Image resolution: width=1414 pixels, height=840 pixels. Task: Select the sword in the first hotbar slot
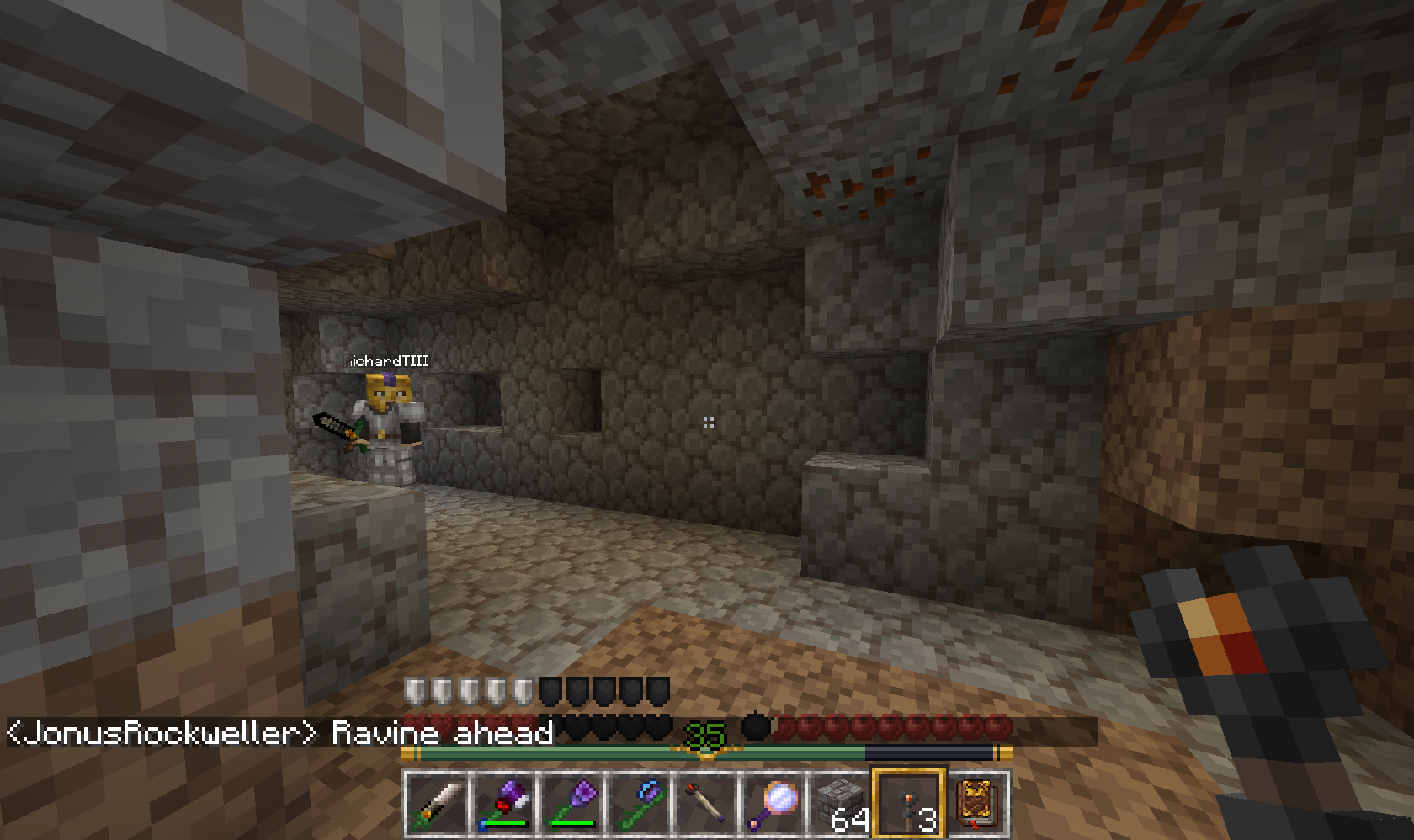tap(436, 805)
